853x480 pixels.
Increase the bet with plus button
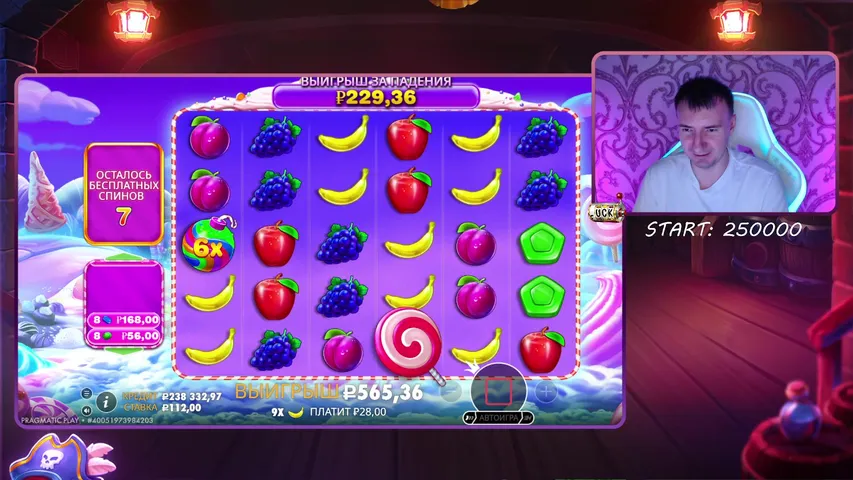click(x=546, y=390)
